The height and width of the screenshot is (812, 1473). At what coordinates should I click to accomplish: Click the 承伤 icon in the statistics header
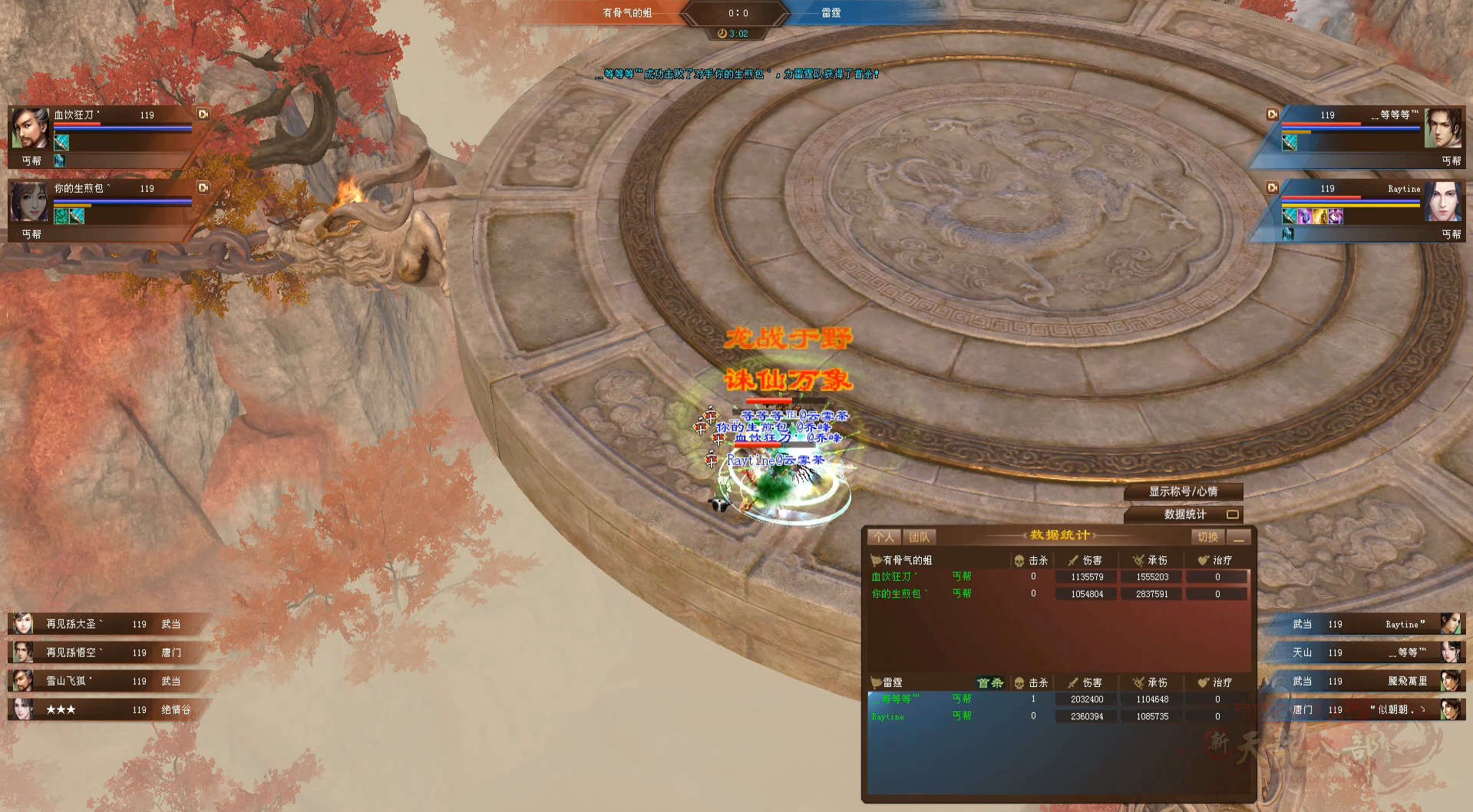[1138, 560]
